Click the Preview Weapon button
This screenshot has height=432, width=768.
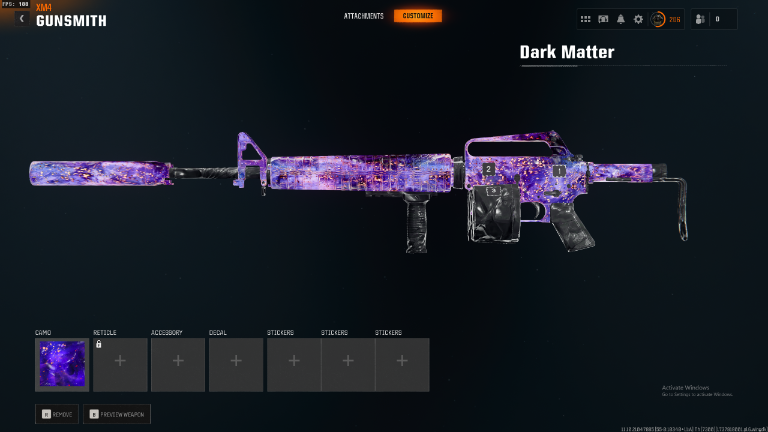[x=117, y=413]
